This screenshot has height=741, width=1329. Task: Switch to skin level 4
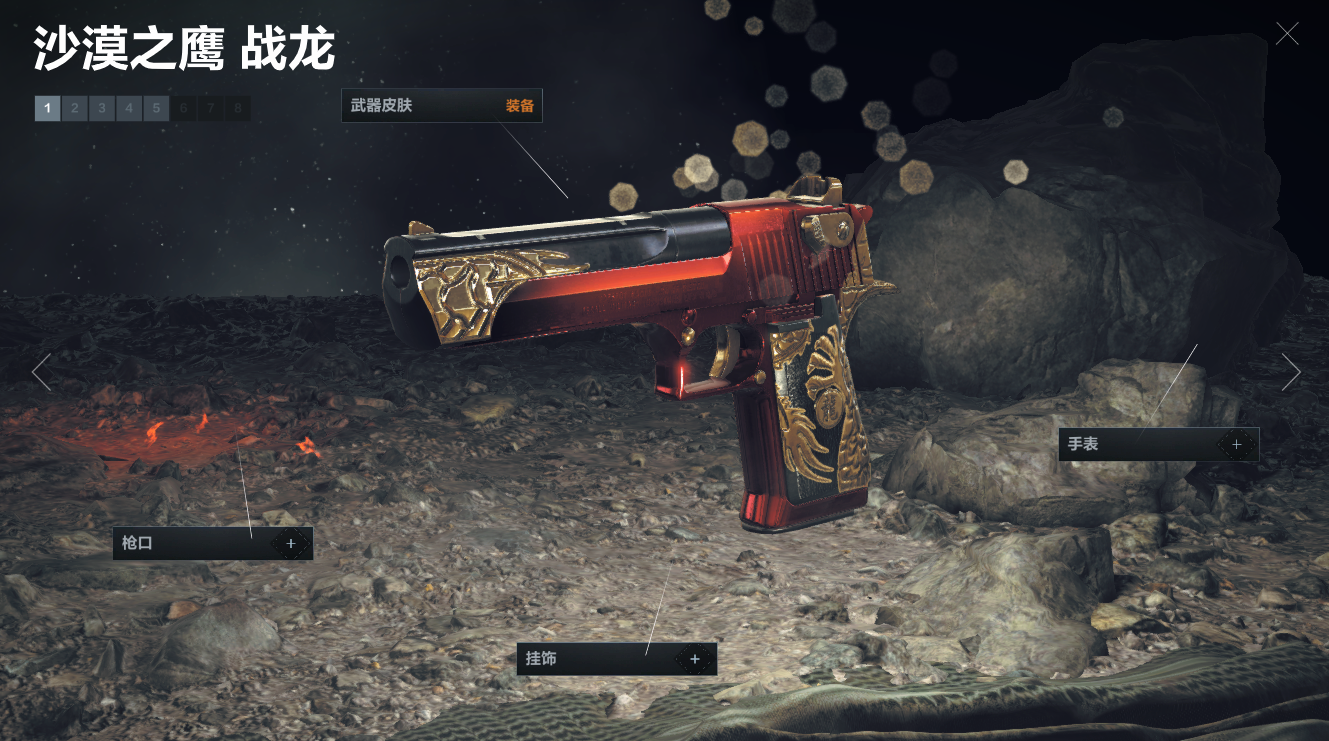(128, 108)
